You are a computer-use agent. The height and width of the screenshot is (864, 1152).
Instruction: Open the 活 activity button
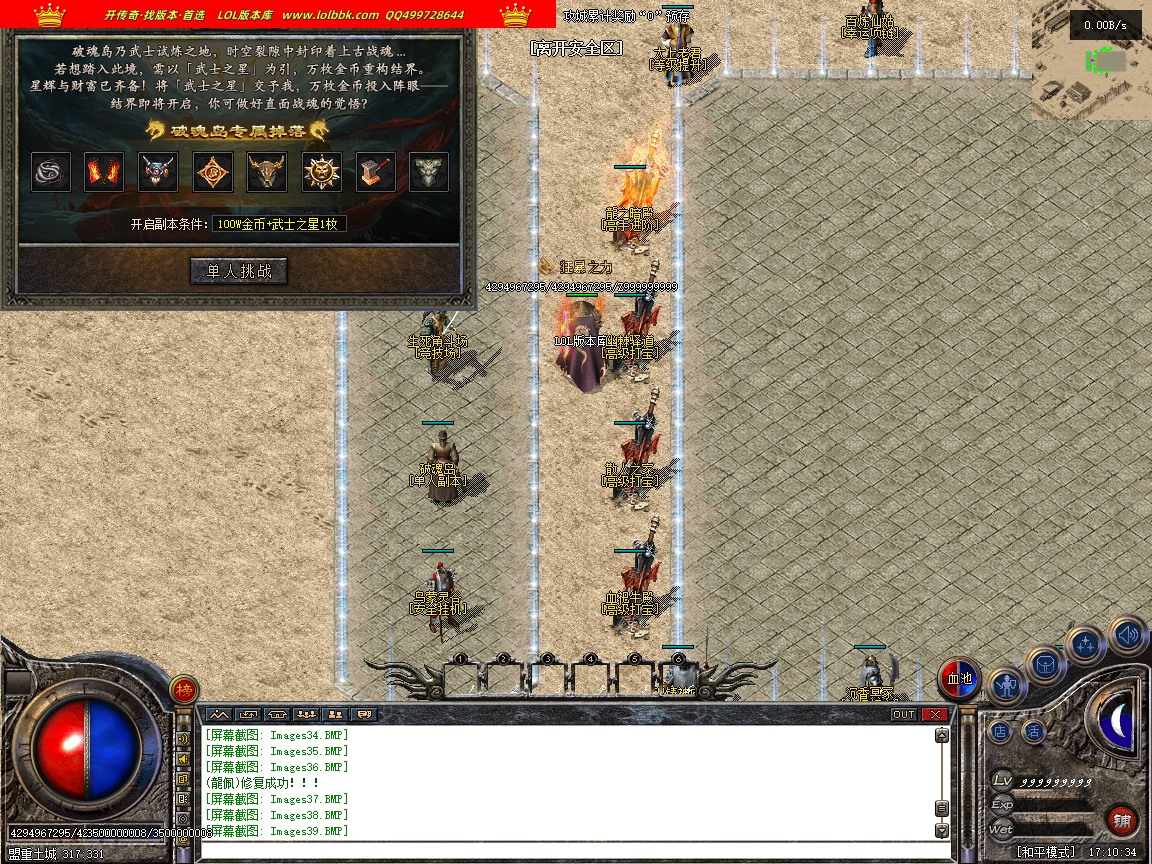tap(1033, 731)
